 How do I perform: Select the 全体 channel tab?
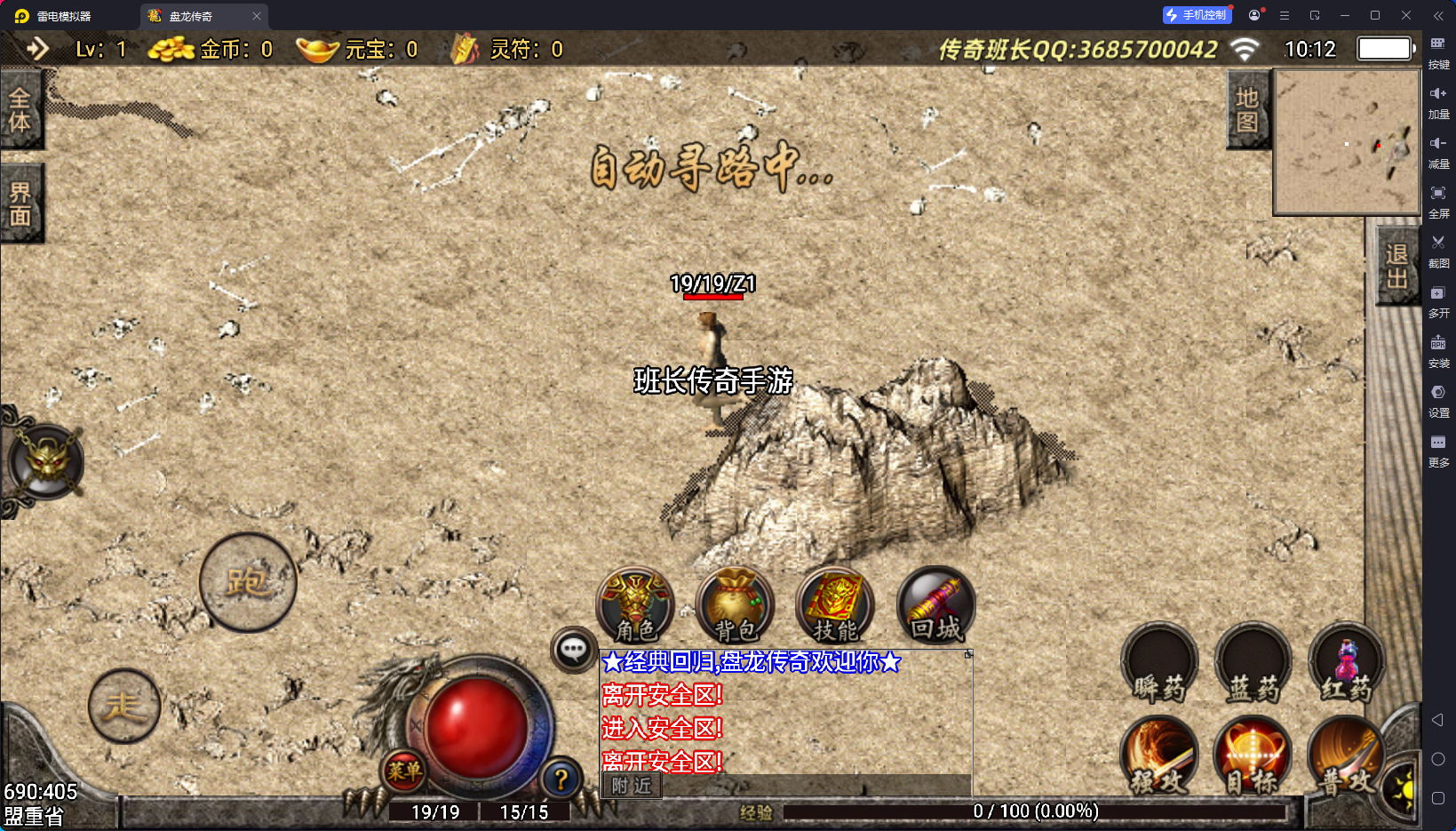pos(20,110)
